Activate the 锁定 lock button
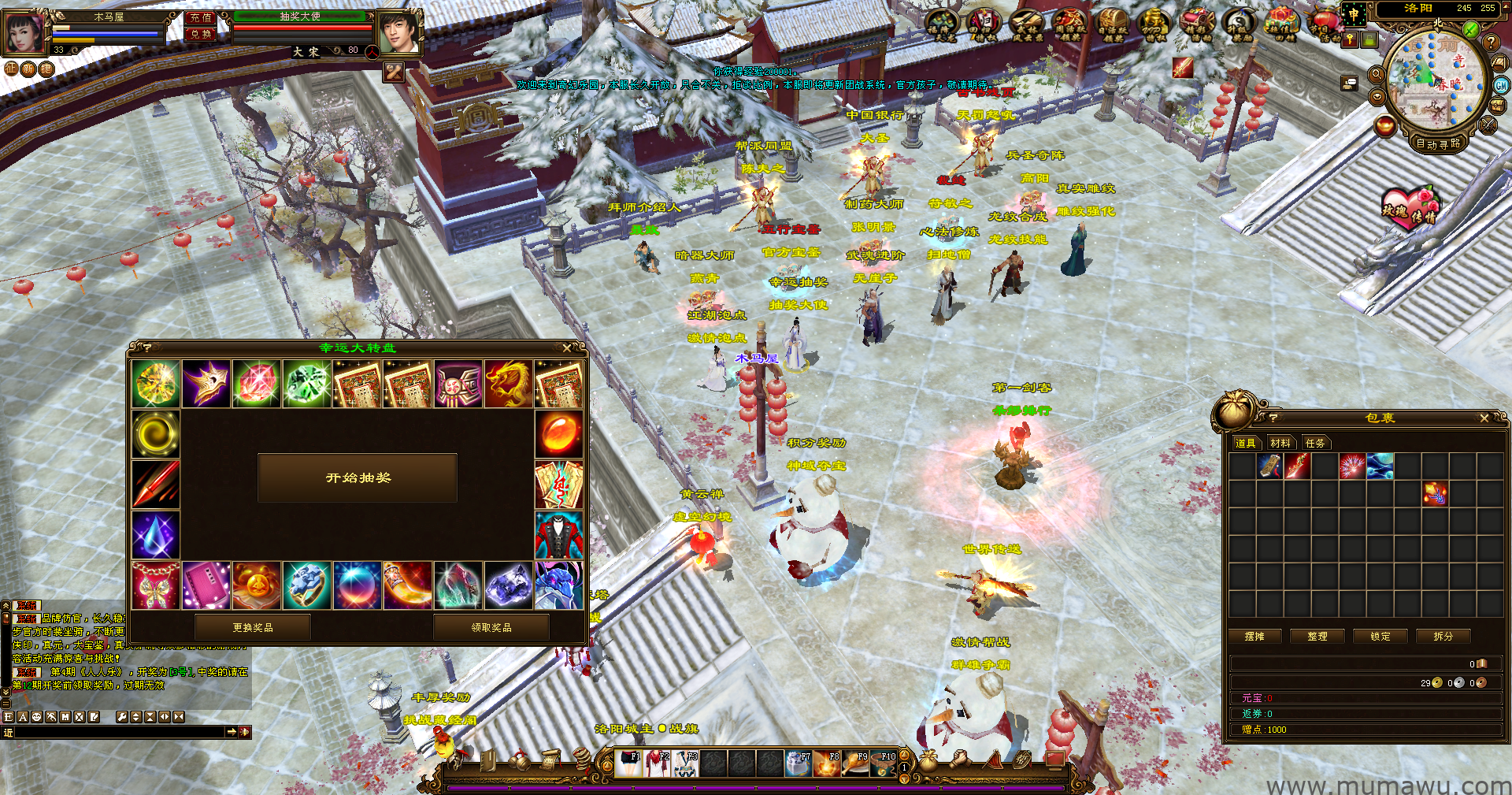This screenshot has height=795, width=1512. tap(1380, 636)
